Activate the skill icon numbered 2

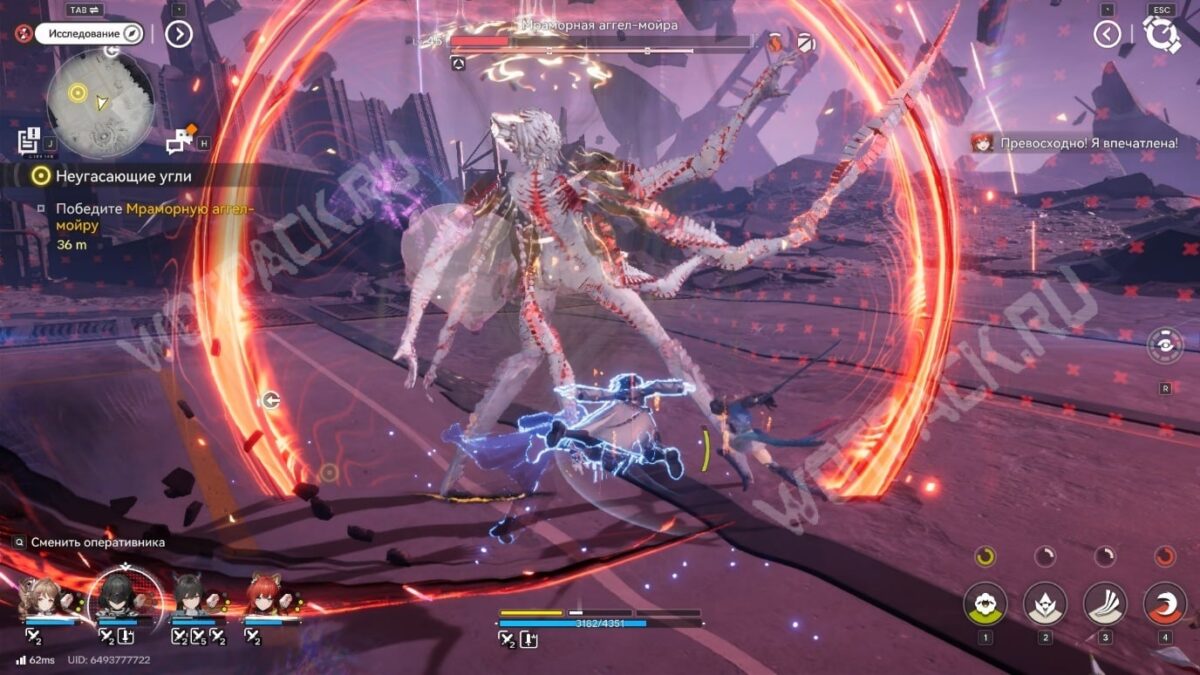click(1044, 603)
